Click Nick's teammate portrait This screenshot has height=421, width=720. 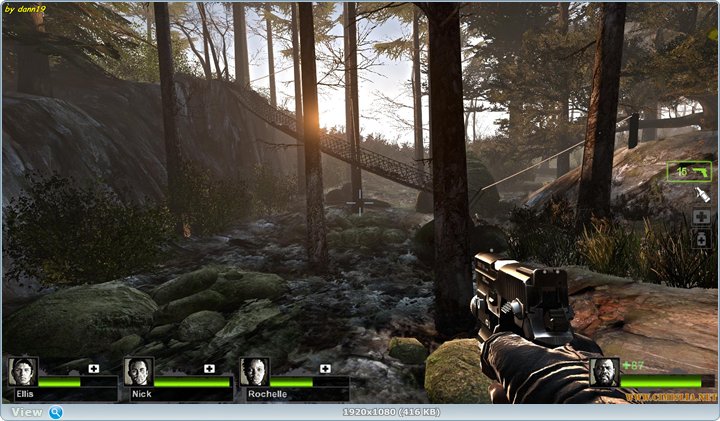(138, 372)
